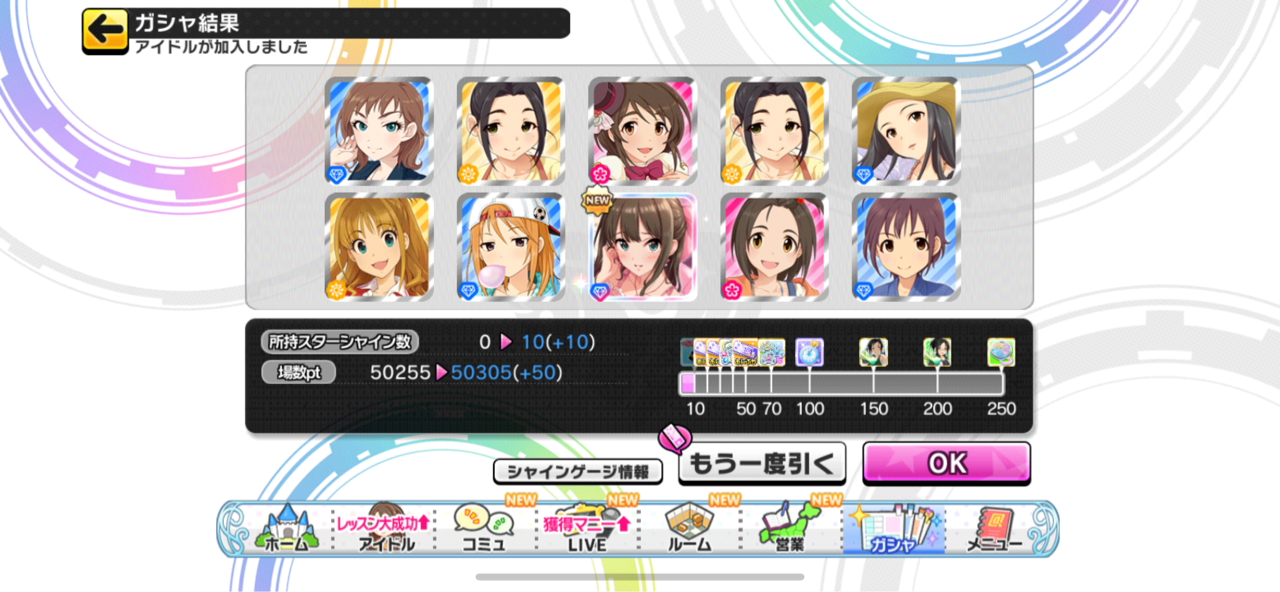This screenshot has height=592, width=1280.
Task: Switch to the ガシャ tab
Action: point(892,529)
